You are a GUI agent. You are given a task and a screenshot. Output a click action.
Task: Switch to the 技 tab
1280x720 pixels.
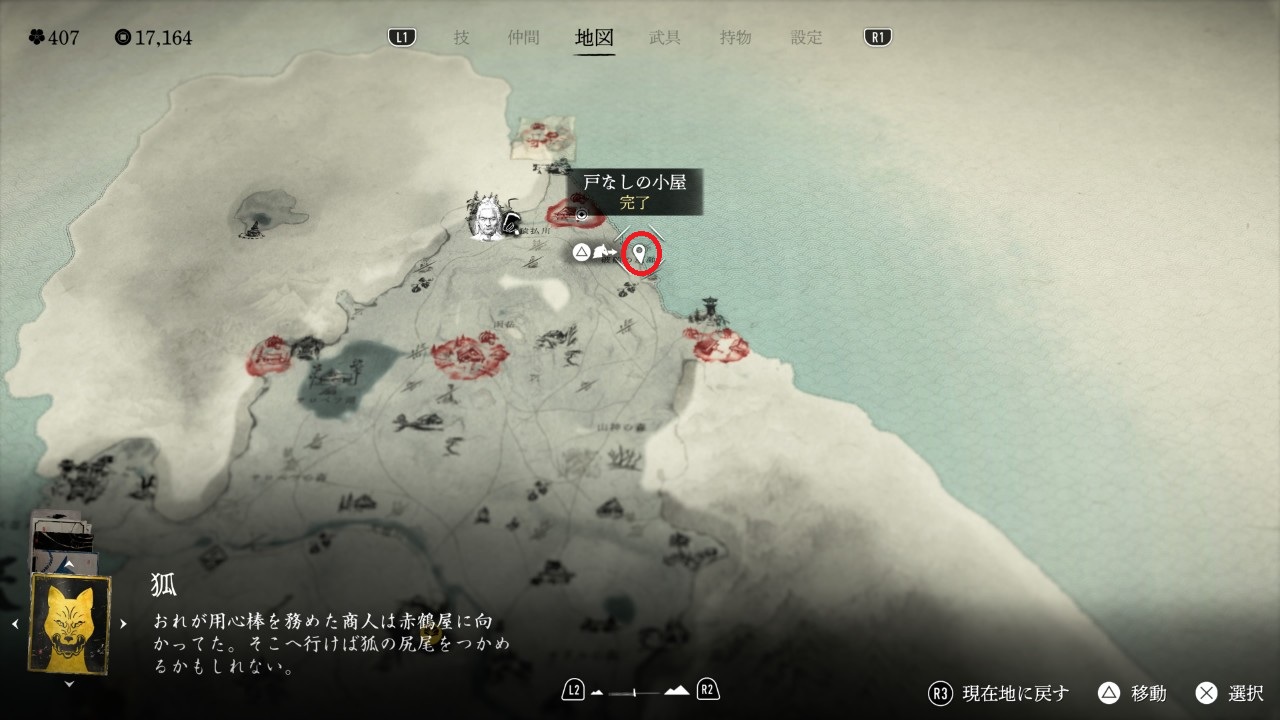pos(461,38)
